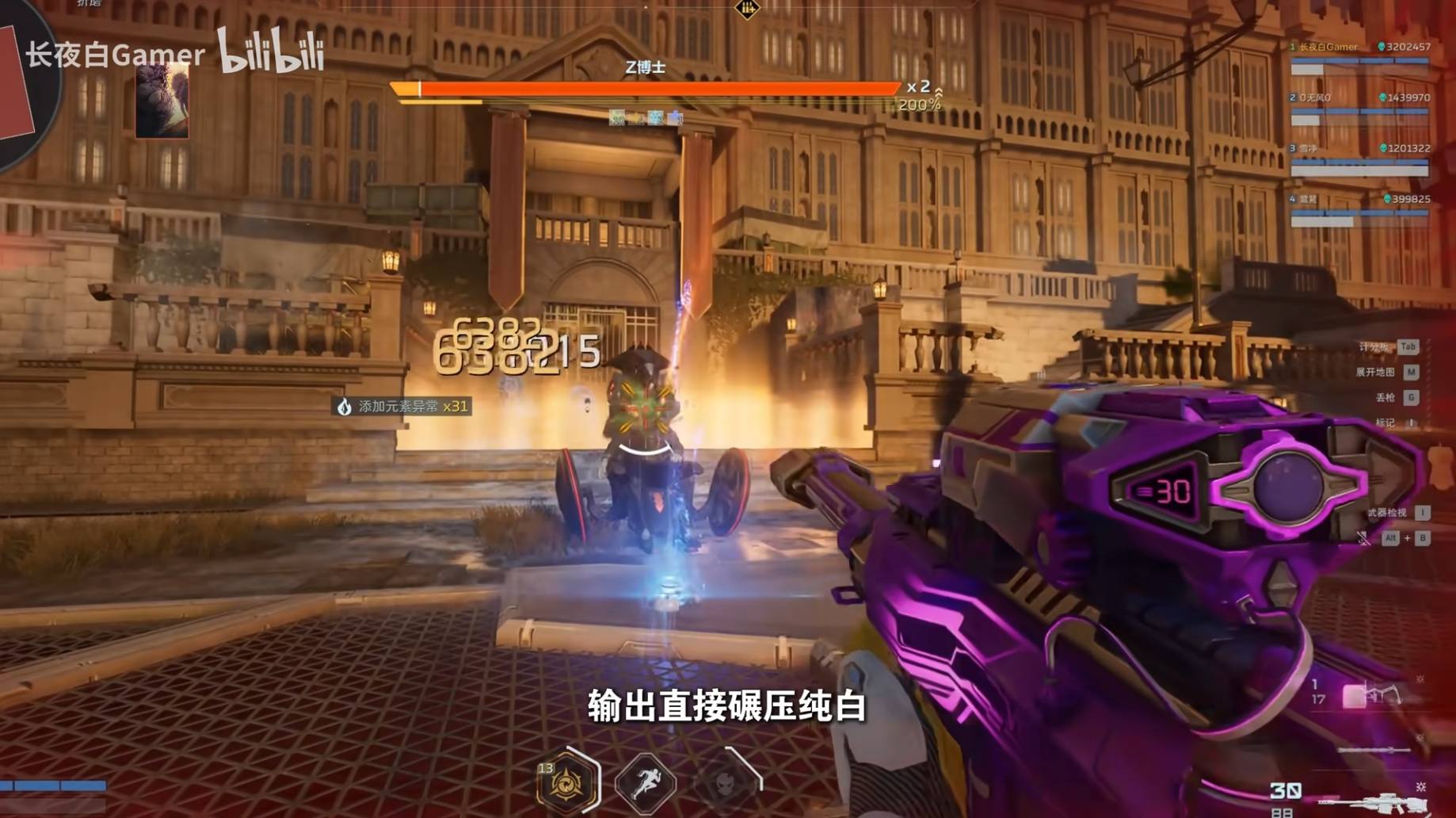Screen dimensions: 1456x818
Task: Activate the golden emblem skill icon
Action: pyautogui.click(x=566, y=783)
